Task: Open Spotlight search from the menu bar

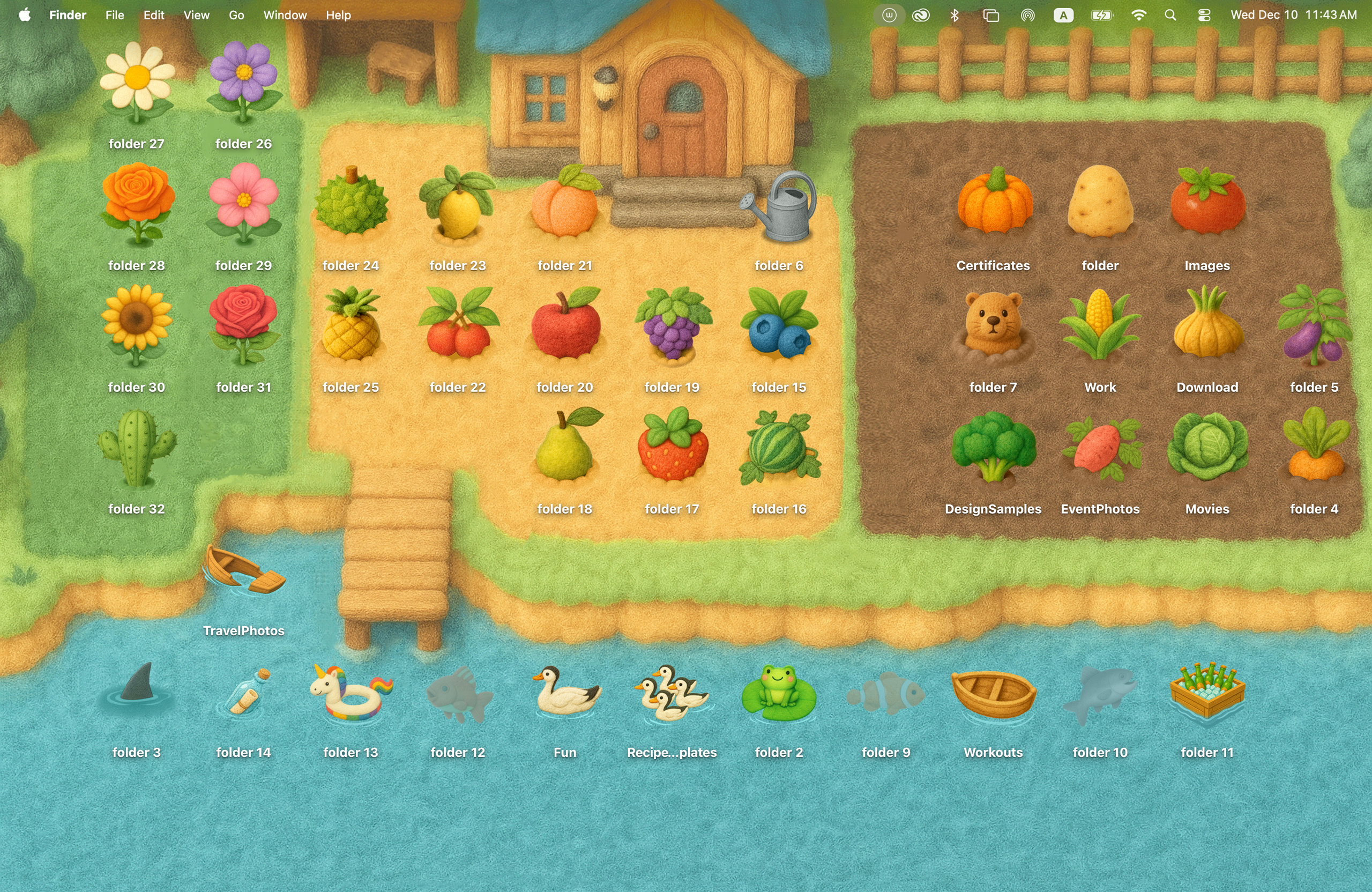Action: coord(1170,15)
